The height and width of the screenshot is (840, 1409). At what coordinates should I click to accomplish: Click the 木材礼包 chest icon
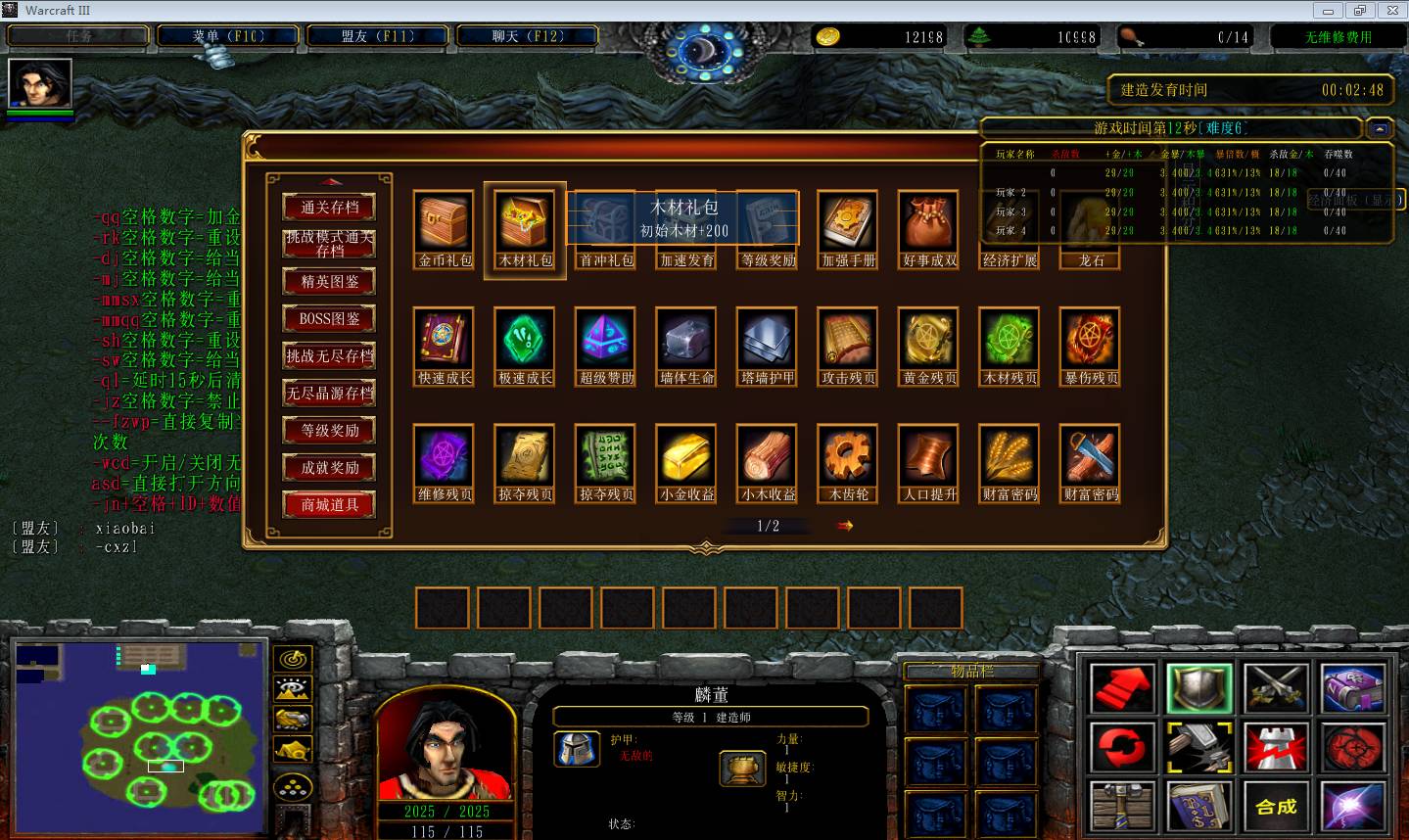coord(526,221)
